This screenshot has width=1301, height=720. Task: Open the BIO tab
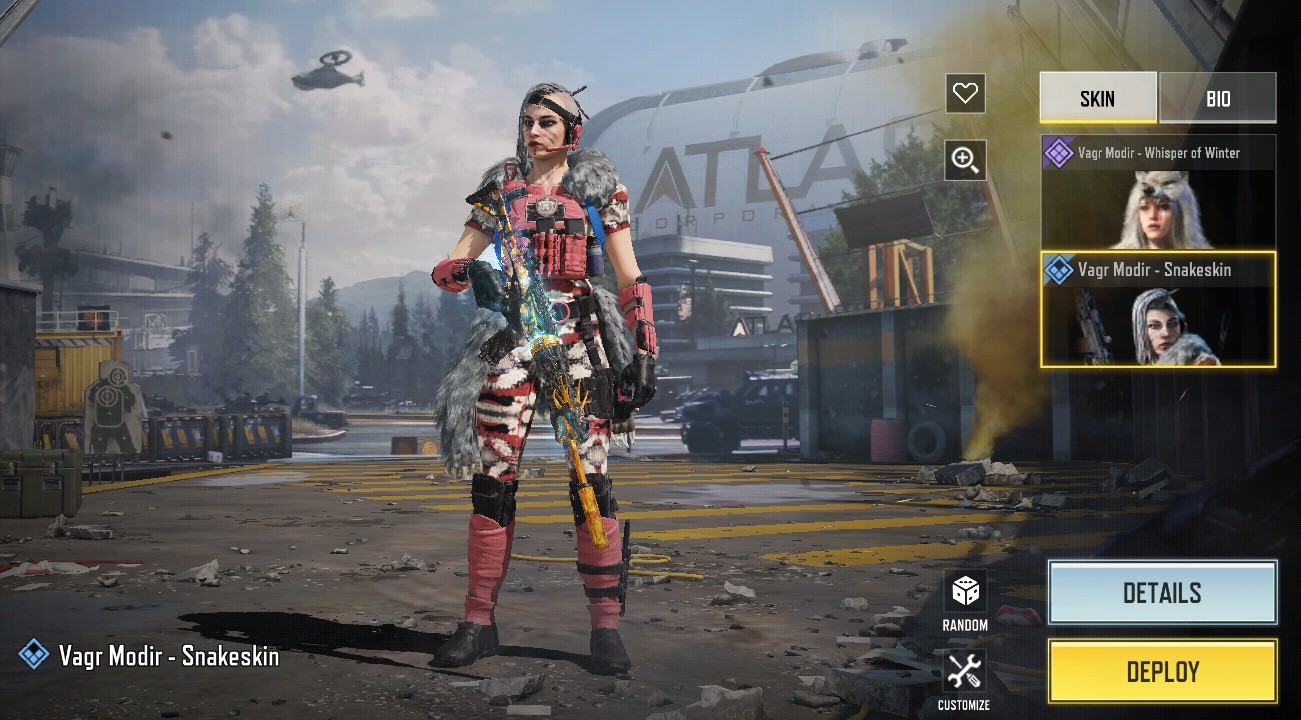(x=1217, y=98)
